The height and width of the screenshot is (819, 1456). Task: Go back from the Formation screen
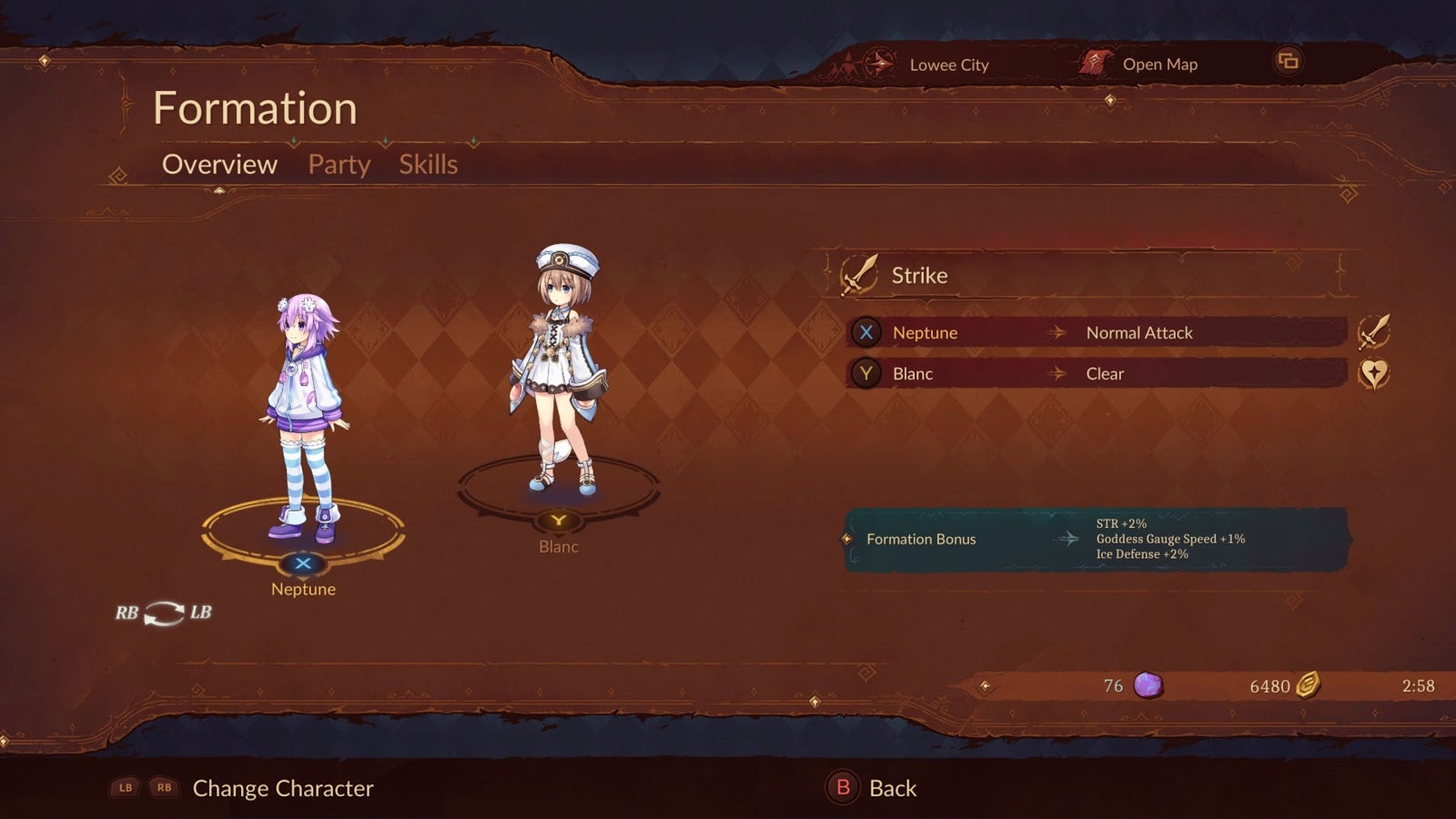tap(872, 788)
